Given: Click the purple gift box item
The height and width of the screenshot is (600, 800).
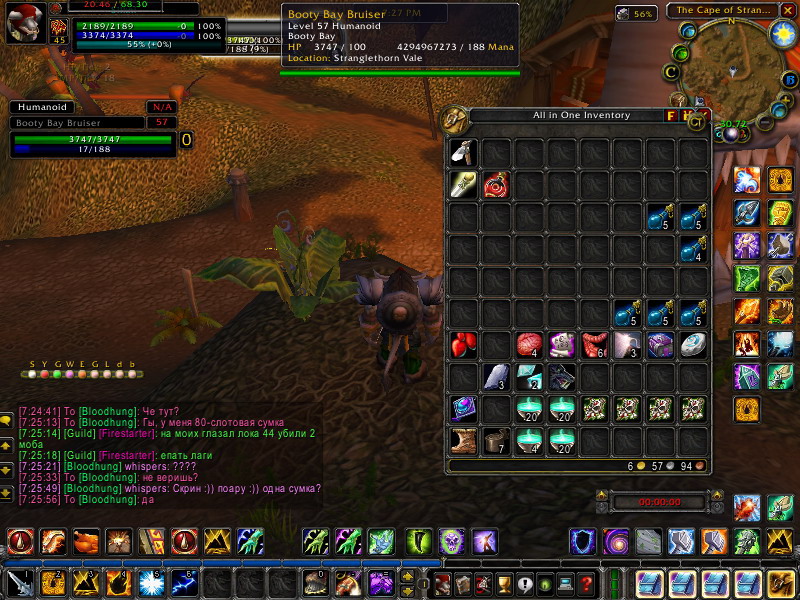Looking at the screenshot, I should pos(659,345).
